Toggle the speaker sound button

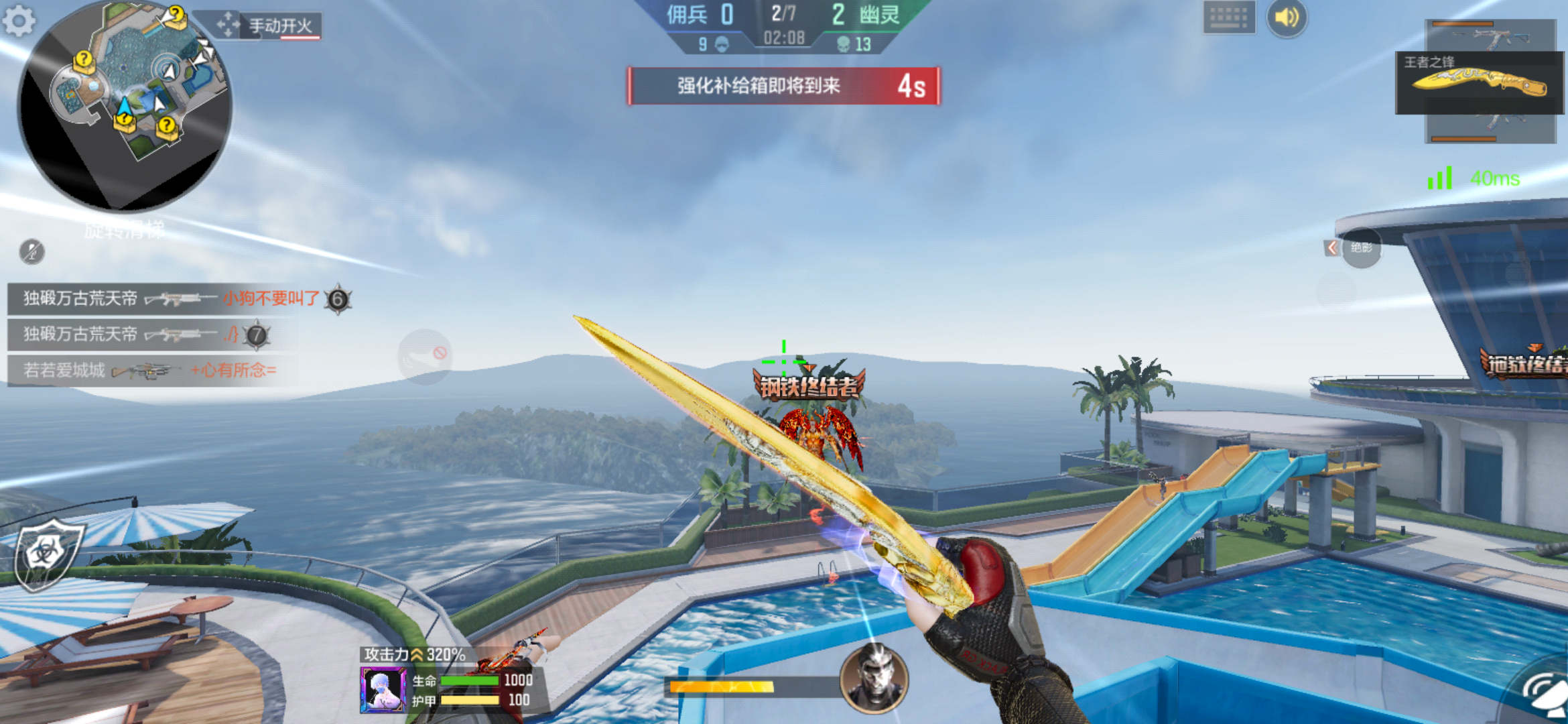pyautogui.click(x=1287, y=17)
